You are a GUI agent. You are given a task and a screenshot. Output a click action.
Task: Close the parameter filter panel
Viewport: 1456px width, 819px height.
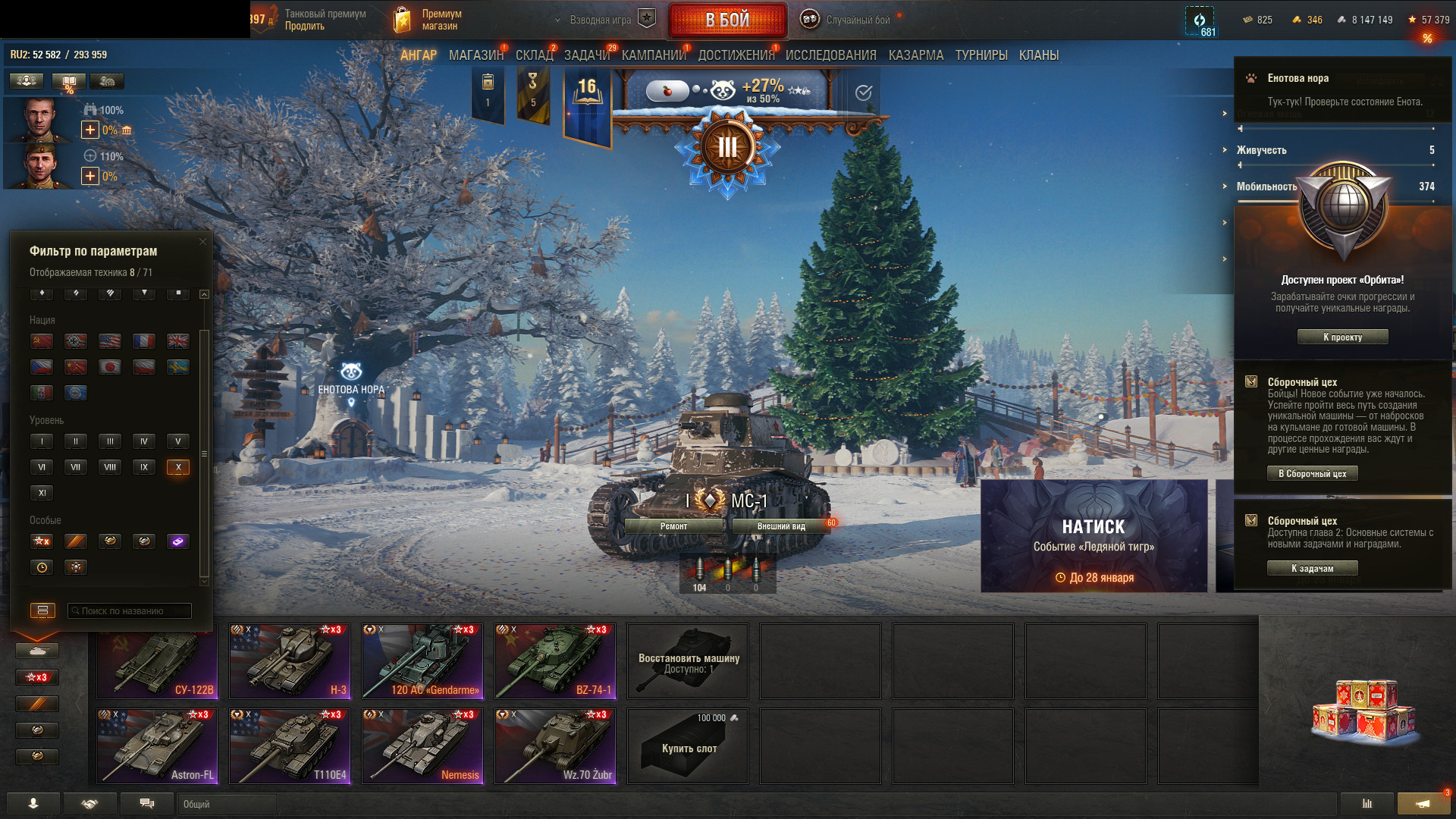(202, 242)
